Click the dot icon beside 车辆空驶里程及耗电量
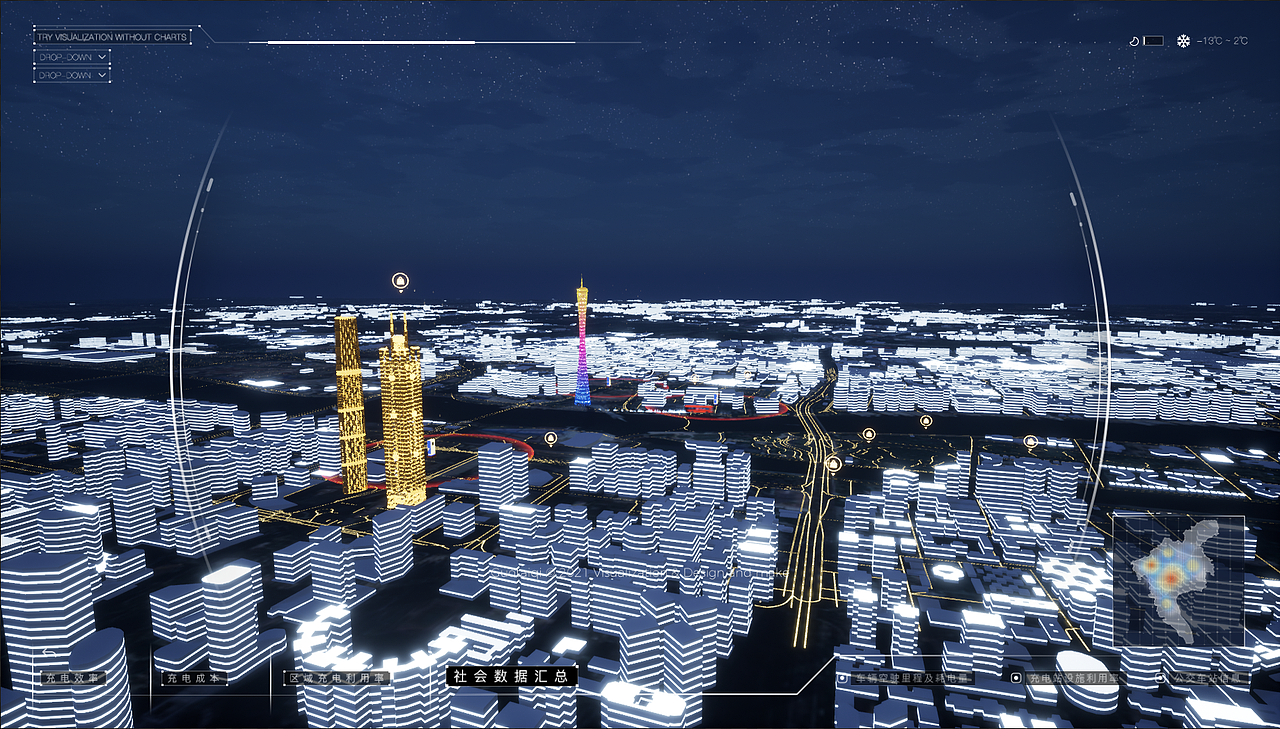This screenshot has width=1280, height=729. [842, 676]
